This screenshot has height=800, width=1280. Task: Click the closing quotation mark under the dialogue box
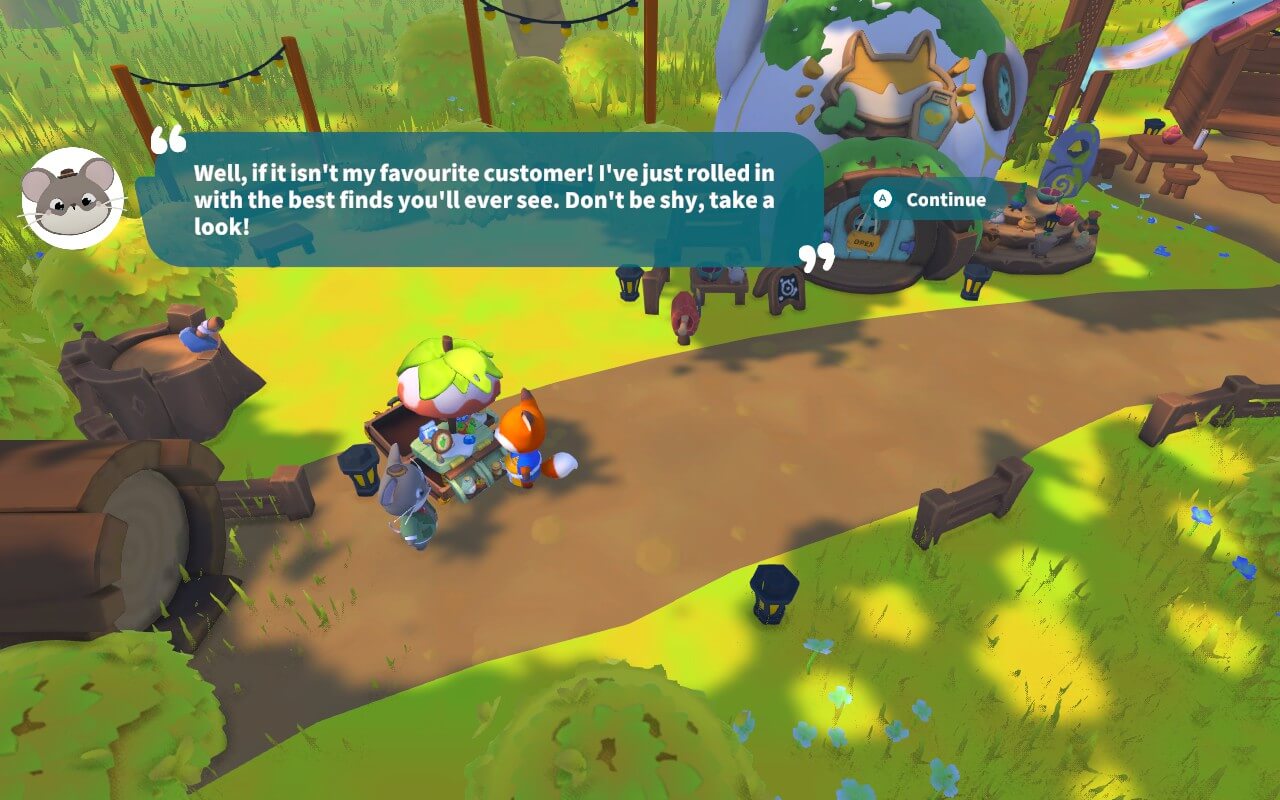tap(818, 255)
